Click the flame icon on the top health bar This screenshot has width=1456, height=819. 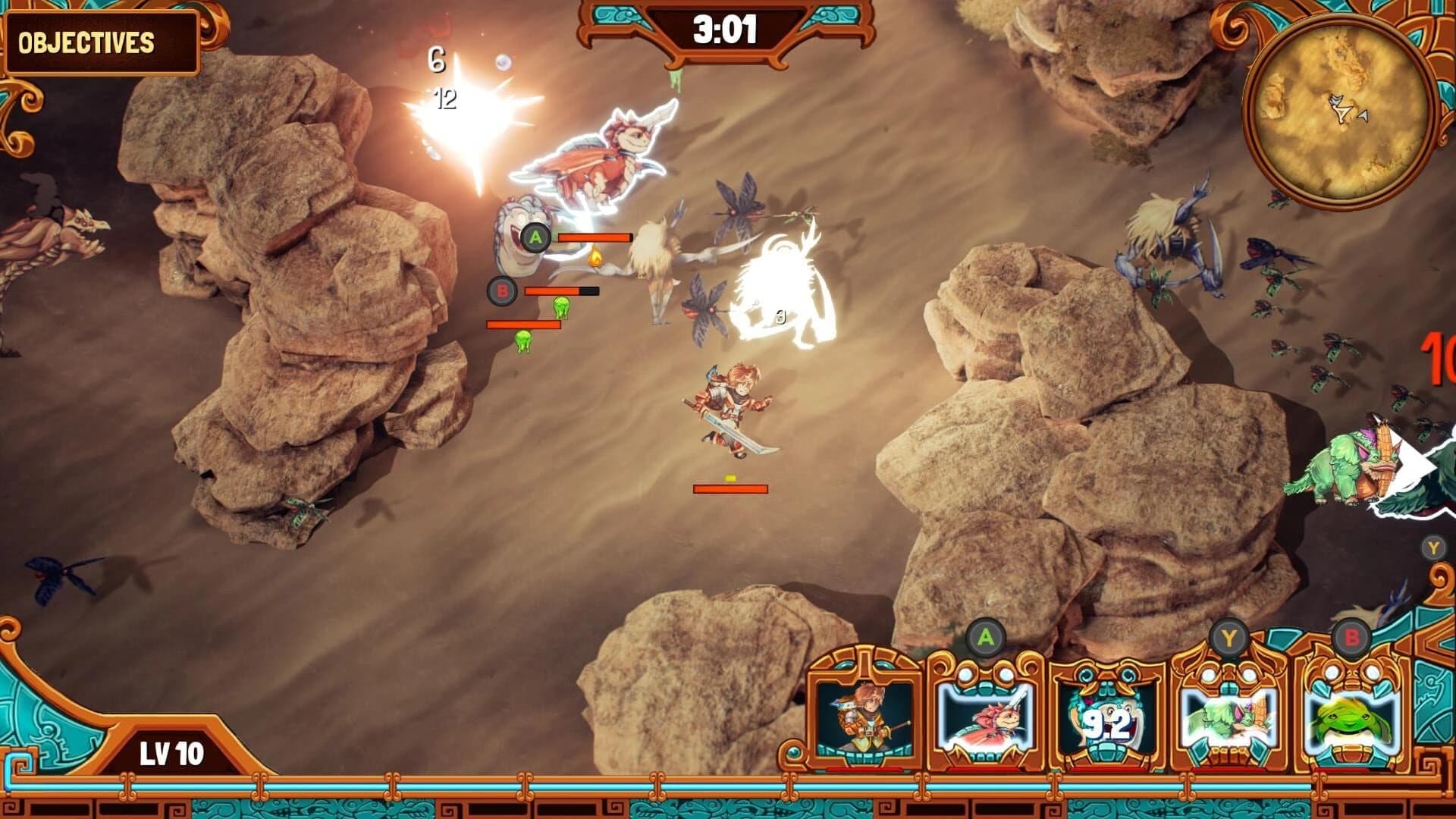(x=595, y=258)
